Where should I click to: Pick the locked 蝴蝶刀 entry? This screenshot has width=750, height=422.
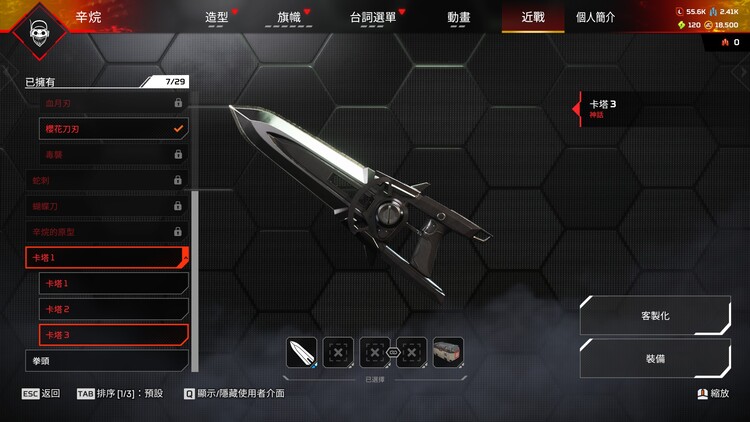pos(106,206)
